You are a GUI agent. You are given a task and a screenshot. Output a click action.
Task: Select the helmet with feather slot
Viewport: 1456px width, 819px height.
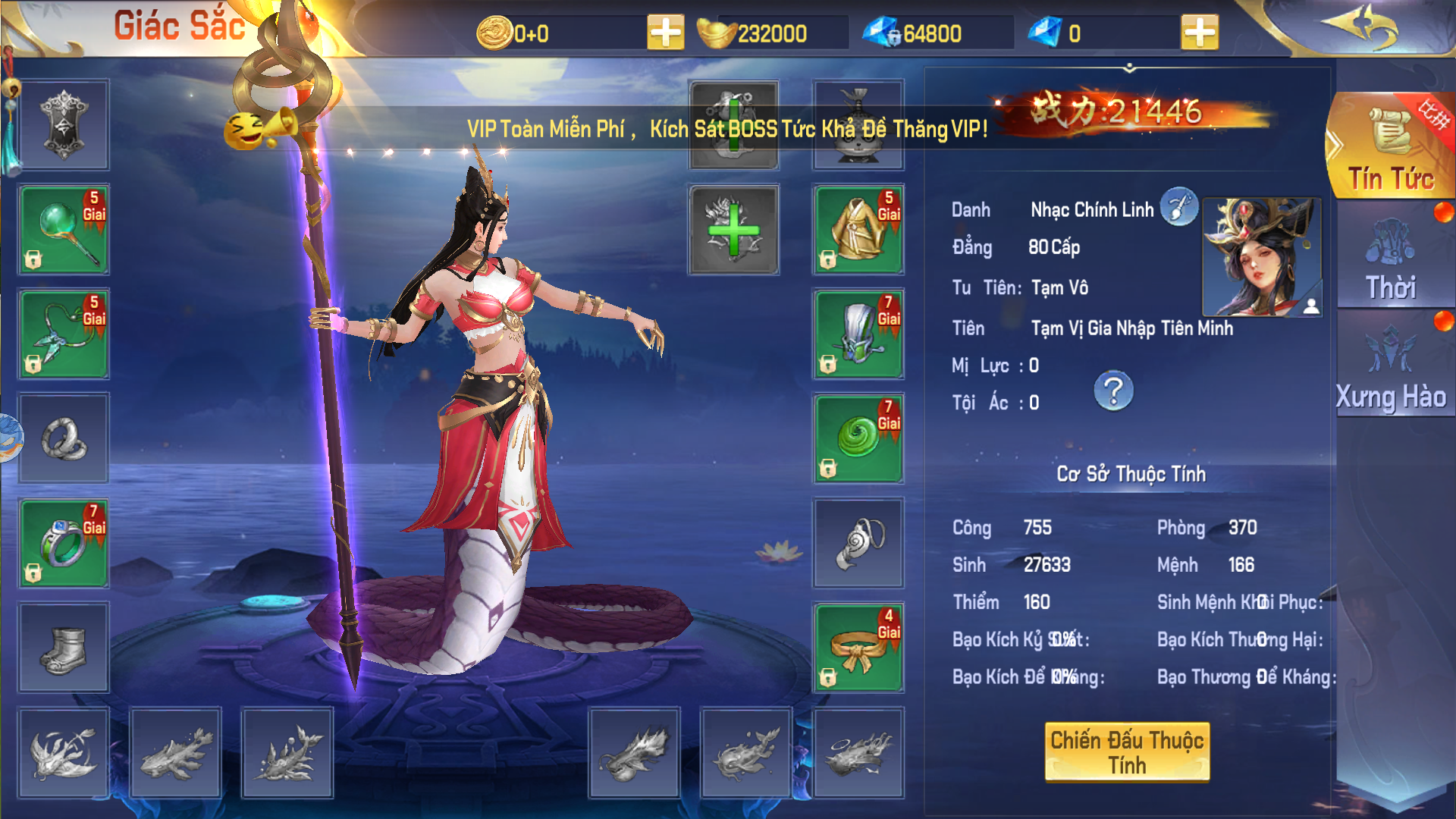coord(858,334)
